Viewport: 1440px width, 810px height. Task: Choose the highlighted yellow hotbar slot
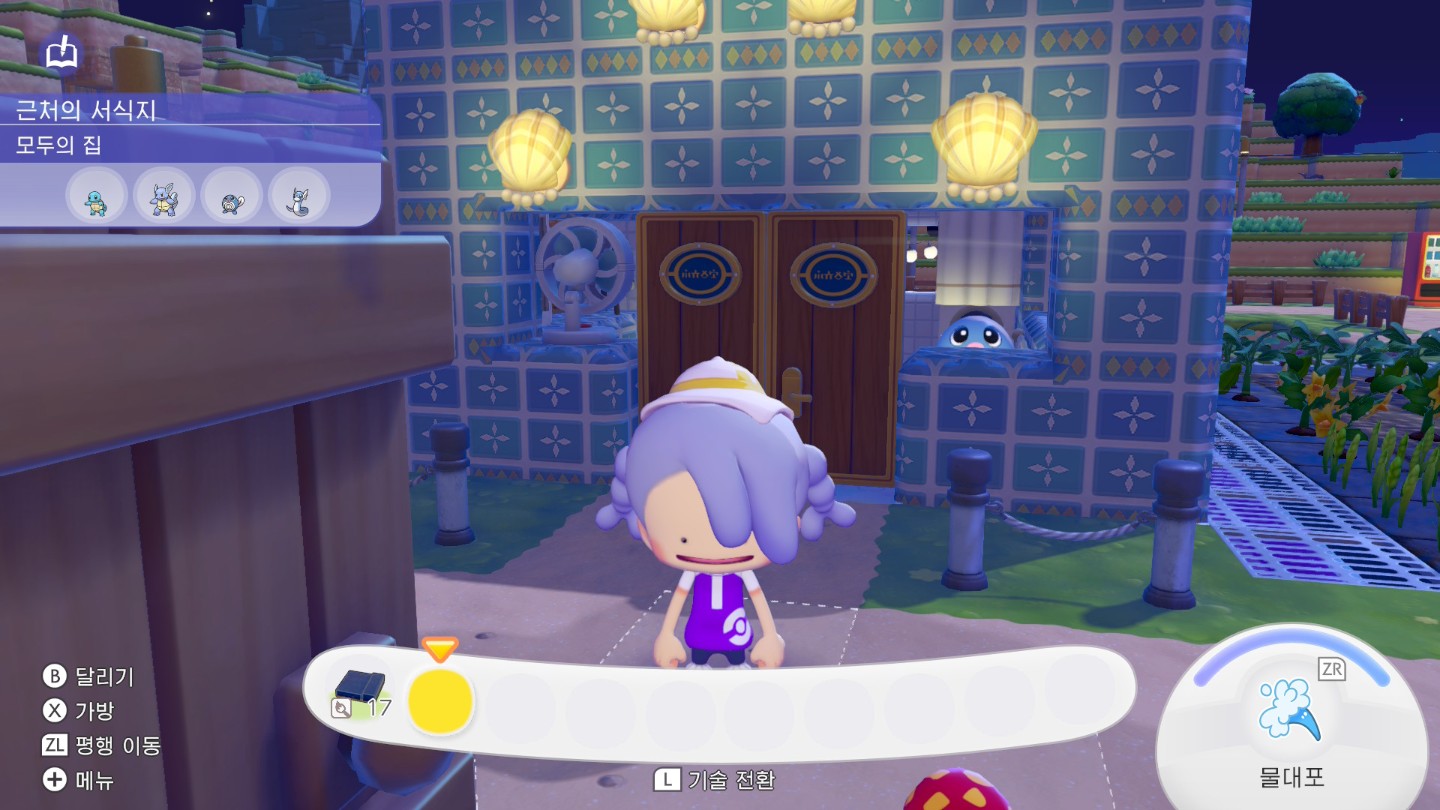[x=441, y=701]
